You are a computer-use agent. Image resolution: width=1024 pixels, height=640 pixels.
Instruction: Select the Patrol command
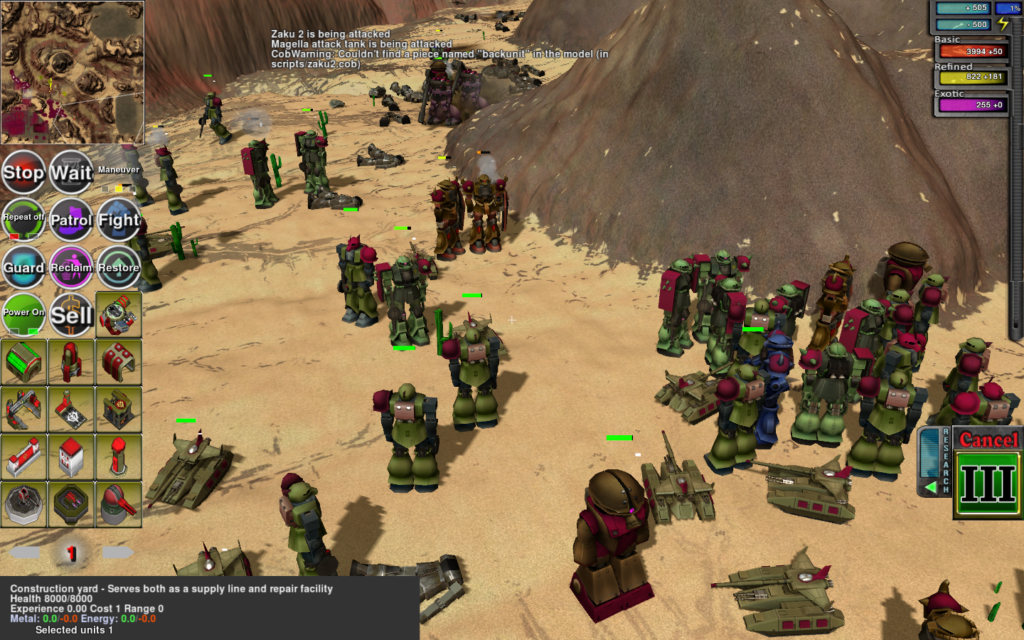coord(71,219)
